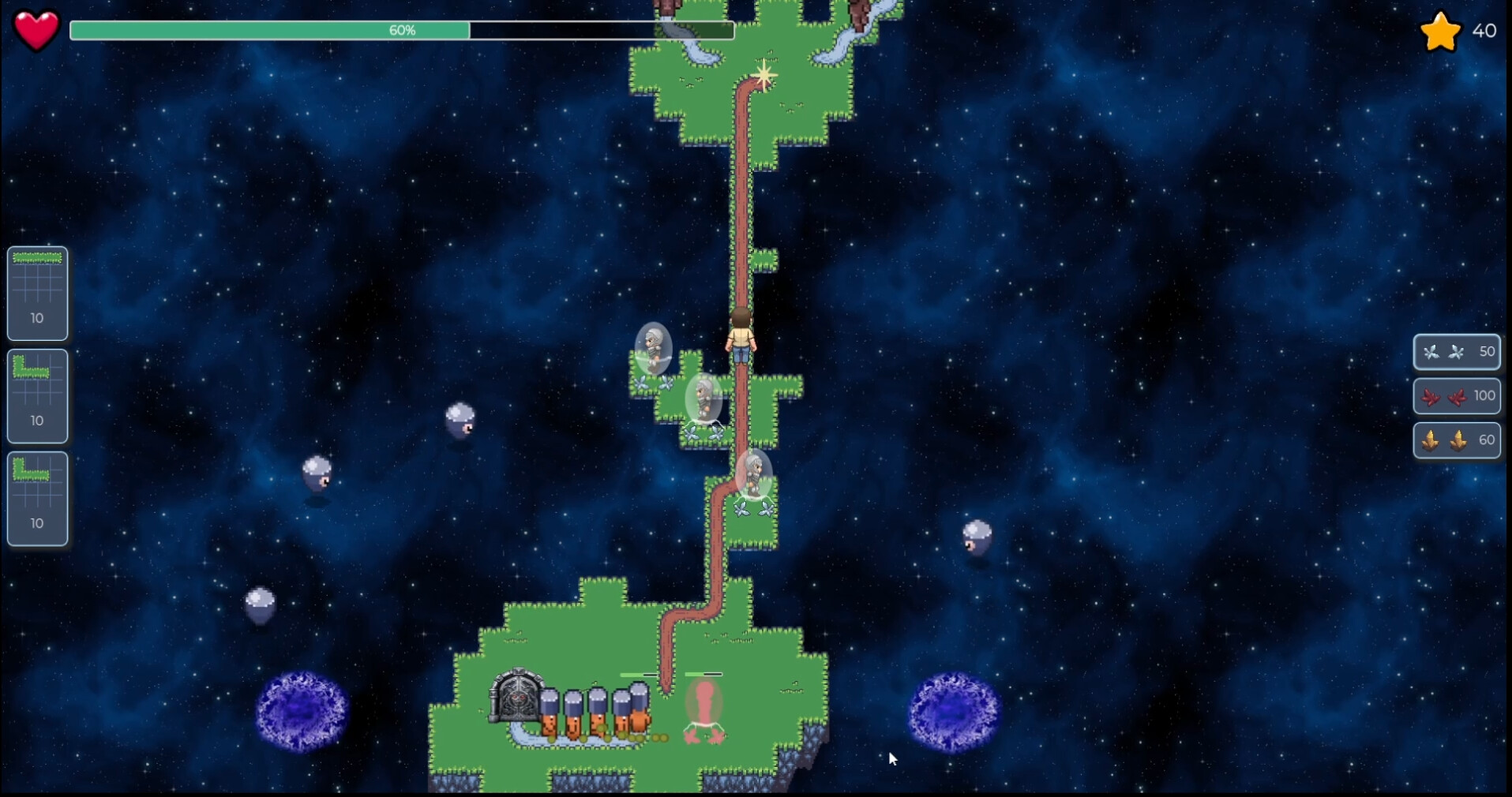Click the white crystal resource counter showing 50
Image resolution: width=1512 pixels, height=797 pixels.
(1455, 353)
